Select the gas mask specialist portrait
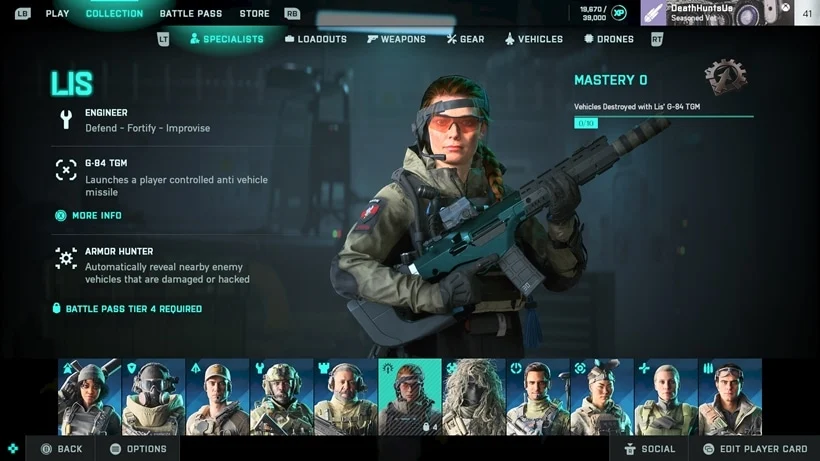The width and height of the screenshot is (820, 461). tap(153, 397)
